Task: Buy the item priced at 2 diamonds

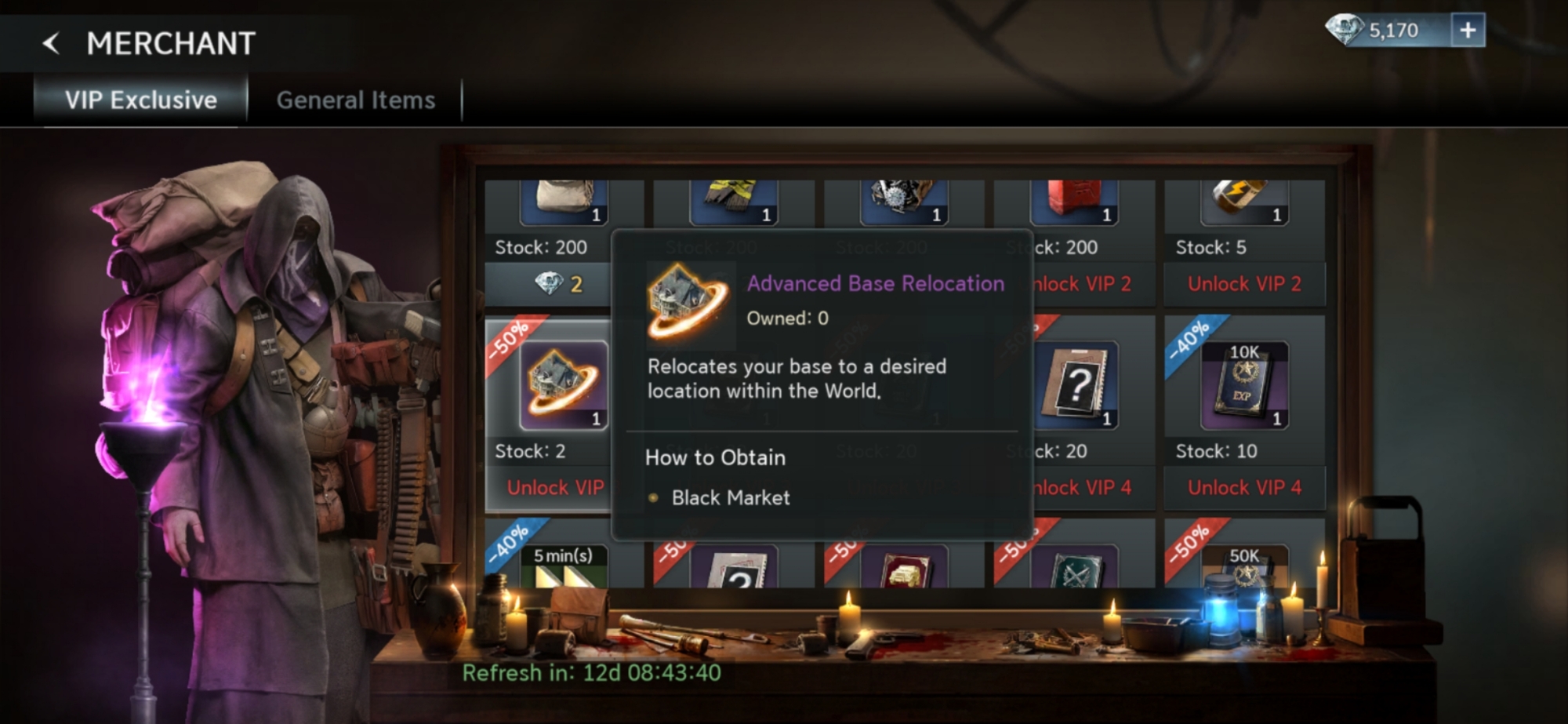Action: pyautogui.click(x=558, y=283)
